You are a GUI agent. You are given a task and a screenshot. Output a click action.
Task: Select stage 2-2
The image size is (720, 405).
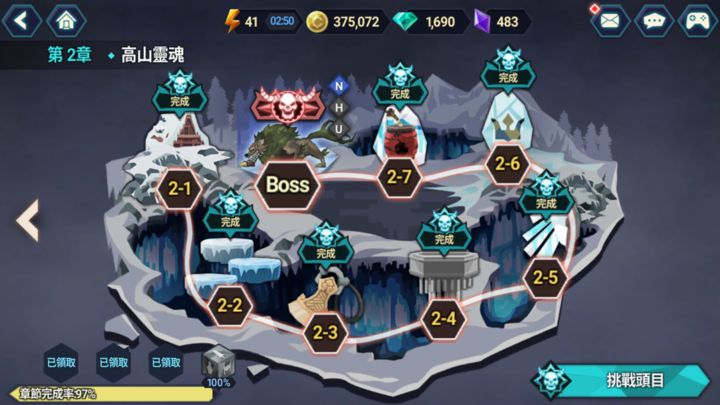coord(229,304)
